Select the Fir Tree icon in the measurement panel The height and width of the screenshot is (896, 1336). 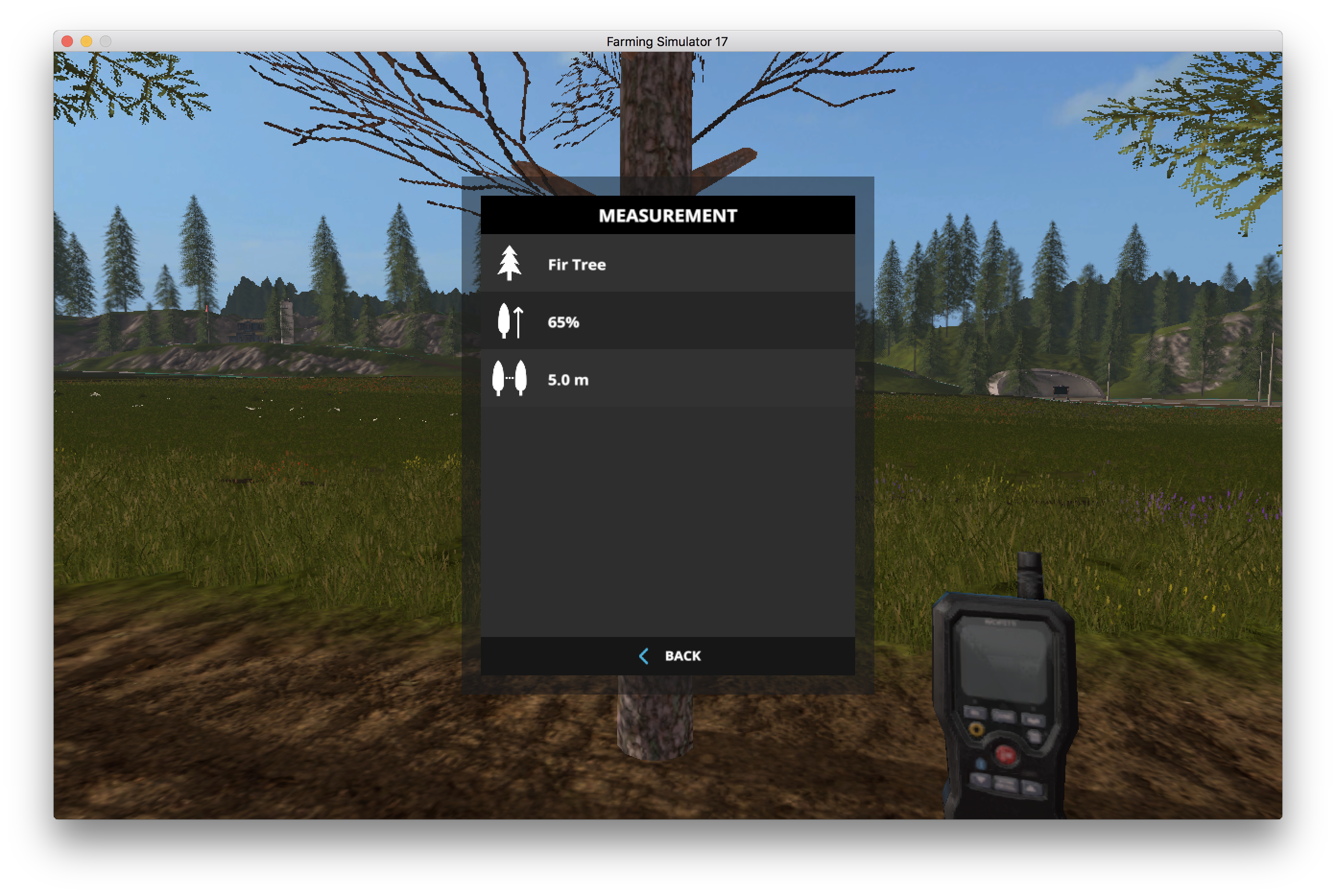coord(511,264)
